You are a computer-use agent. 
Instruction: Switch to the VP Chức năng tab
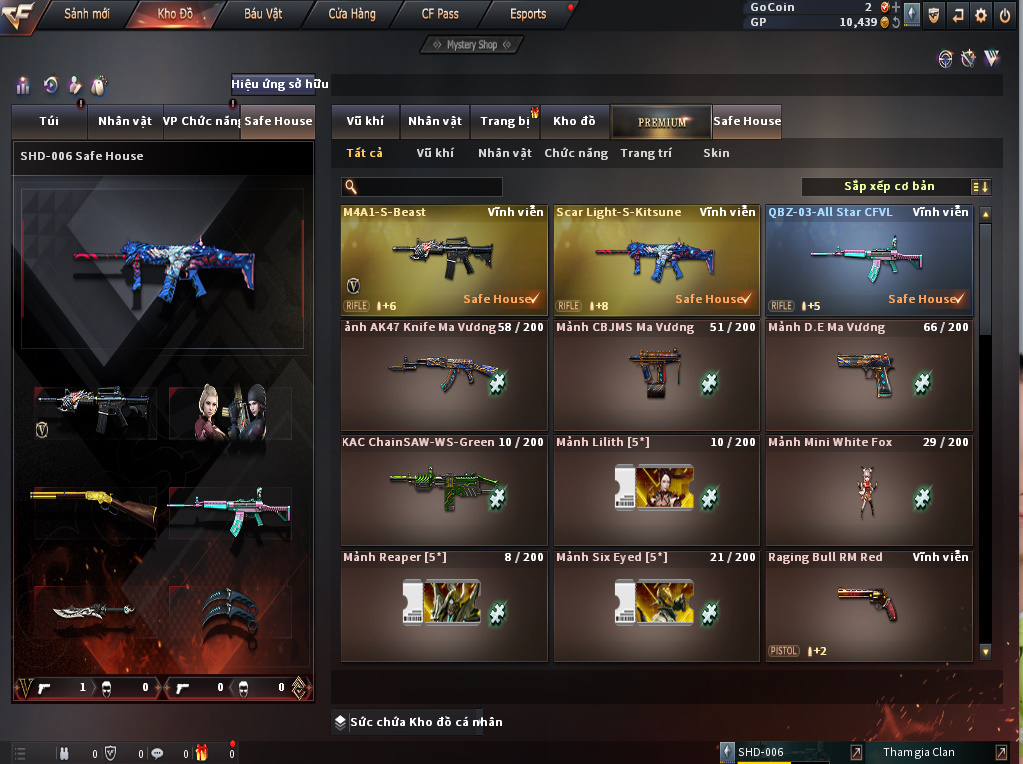click(x=201, y=121)
